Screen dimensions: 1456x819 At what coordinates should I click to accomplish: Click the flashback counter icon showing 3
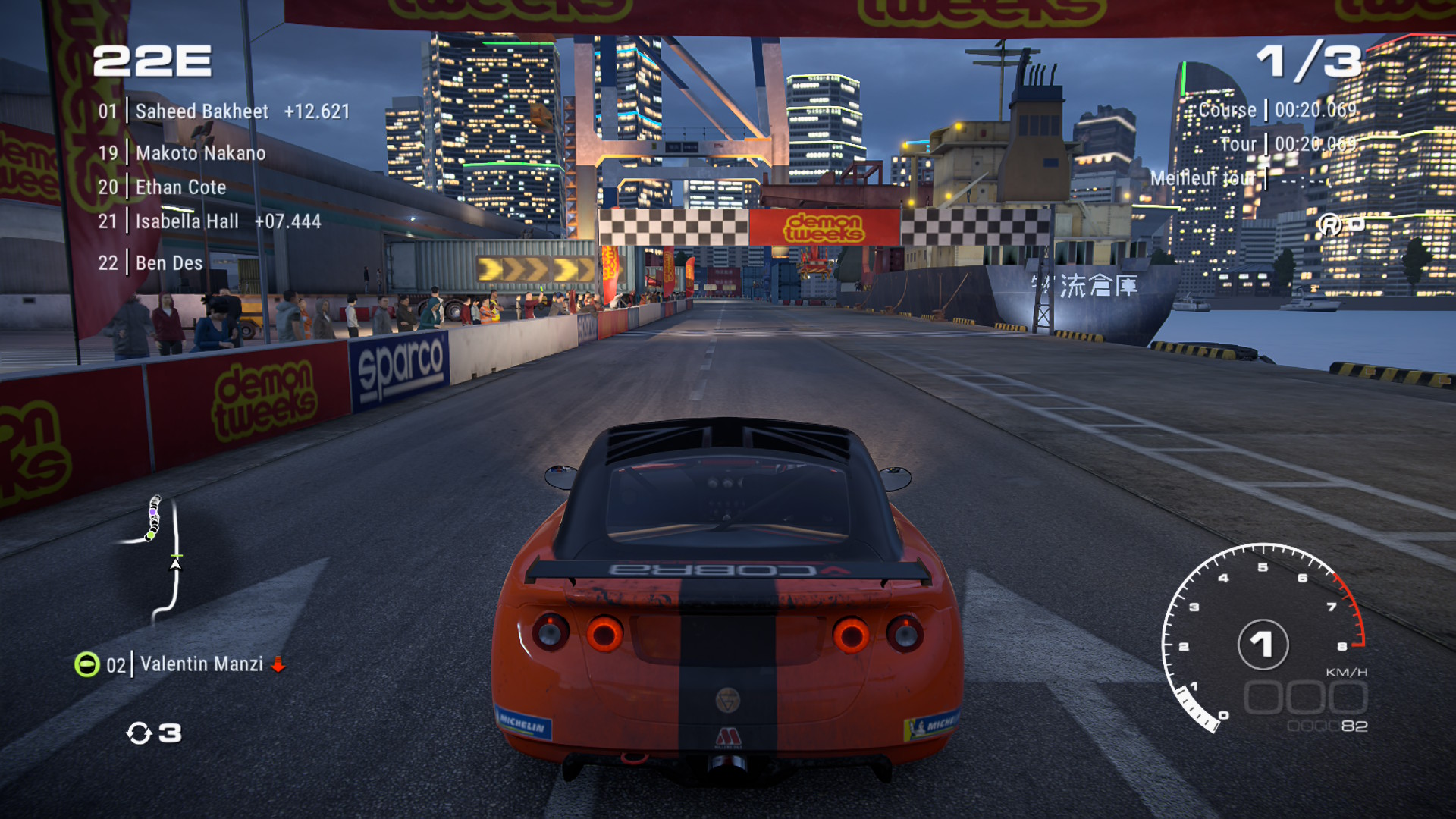(141, 733)
